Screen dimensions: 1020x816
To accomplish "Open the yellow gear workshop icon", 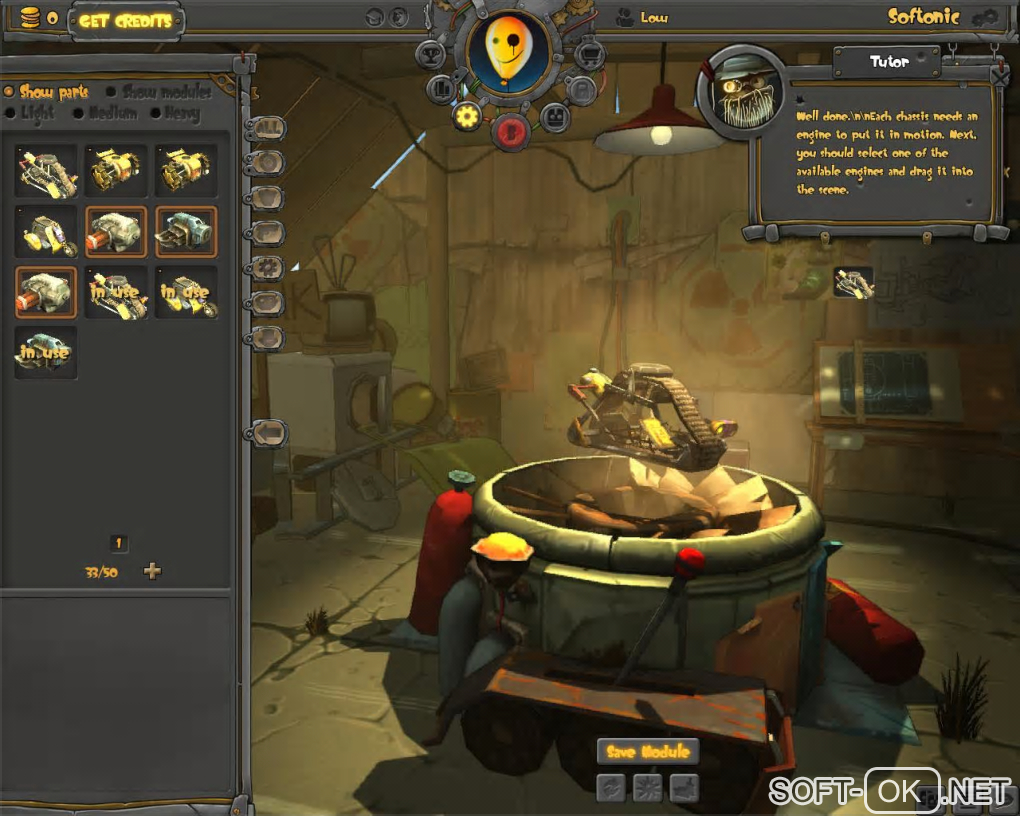I will pos(466,117).
